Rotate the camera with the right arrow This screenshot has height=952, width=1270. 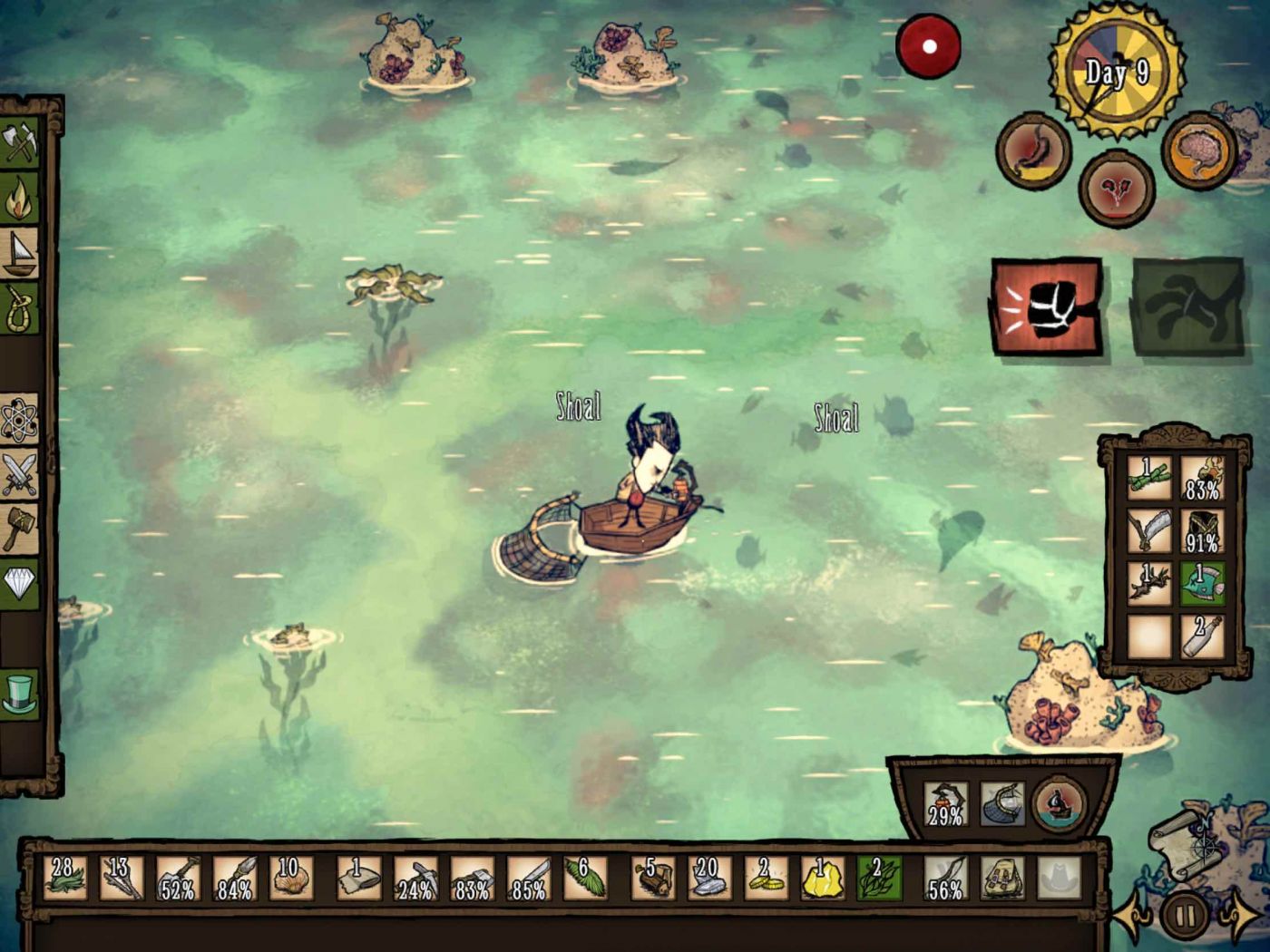pos(1237,918)
